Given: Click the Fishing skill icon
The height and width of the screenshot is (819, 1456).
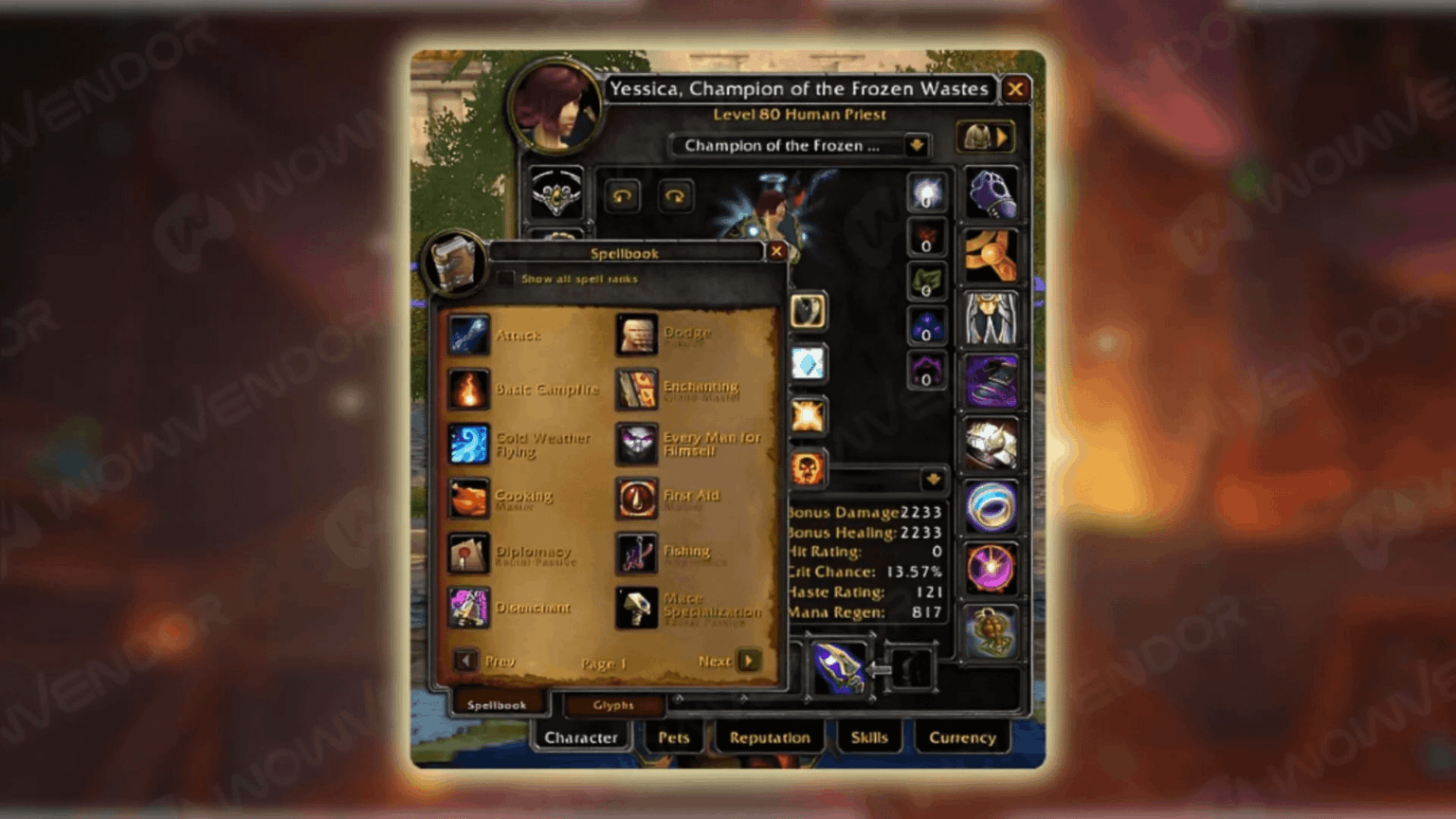Looking at the screenshot, I should 636,554.
